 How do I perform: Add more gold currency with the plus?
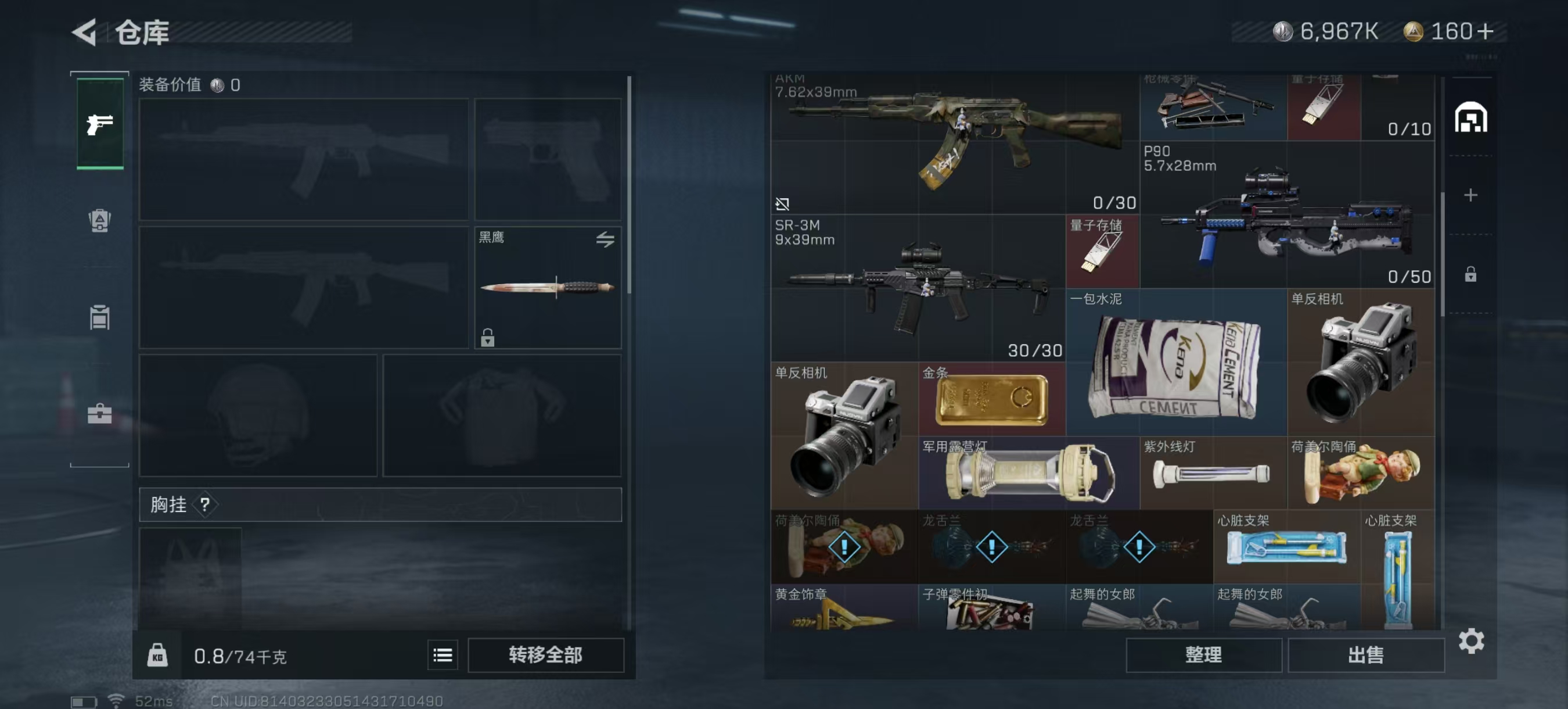tap(1485, 32)
